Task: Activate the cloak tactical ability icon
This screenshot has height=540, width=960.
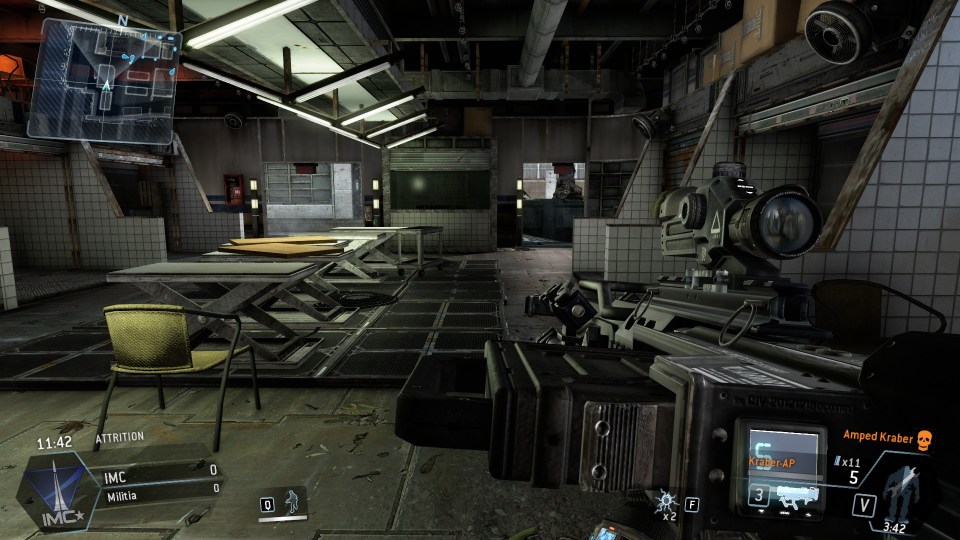Action: [x=292, y=503]
